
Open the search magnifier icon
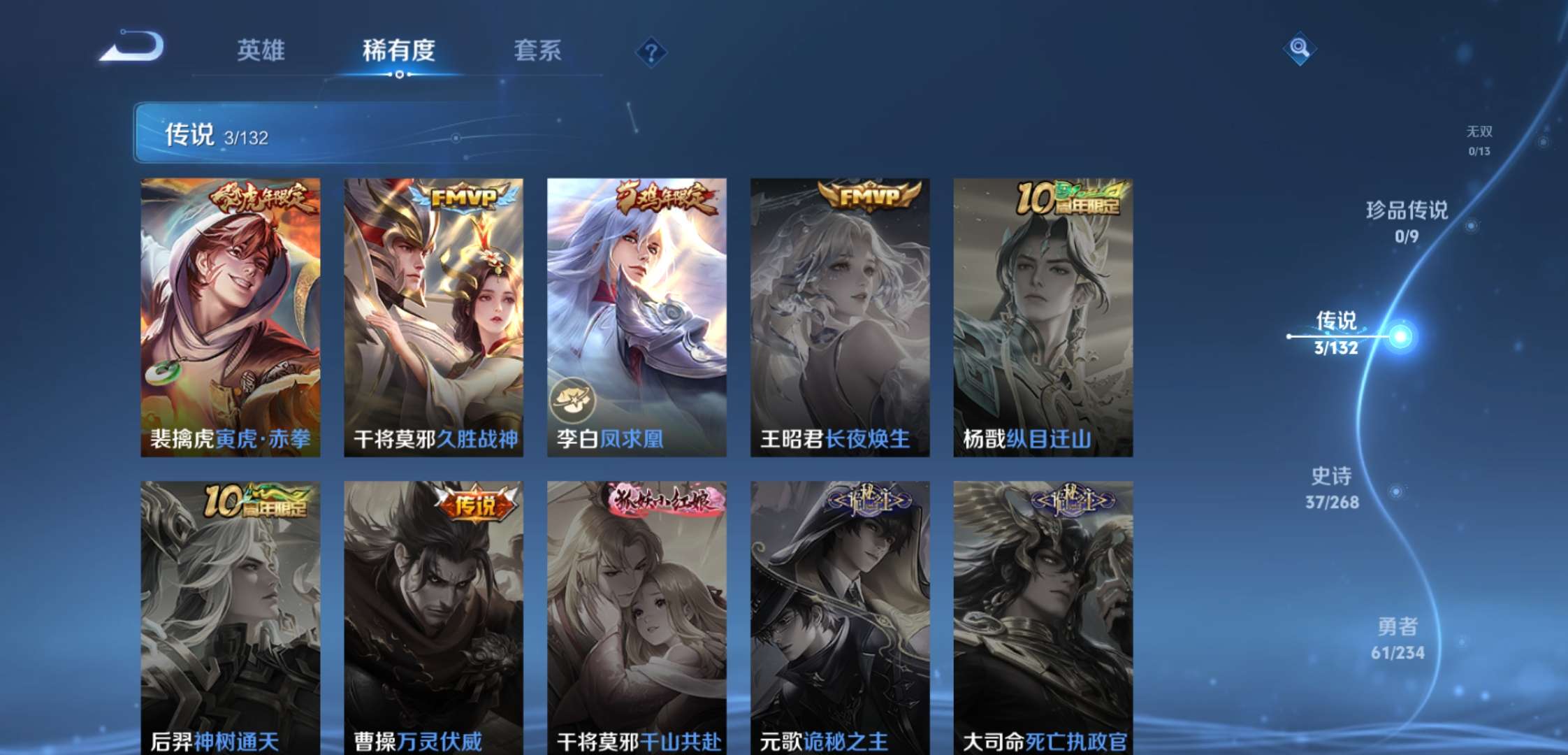pyautogui.click(x=1301, y=49)
